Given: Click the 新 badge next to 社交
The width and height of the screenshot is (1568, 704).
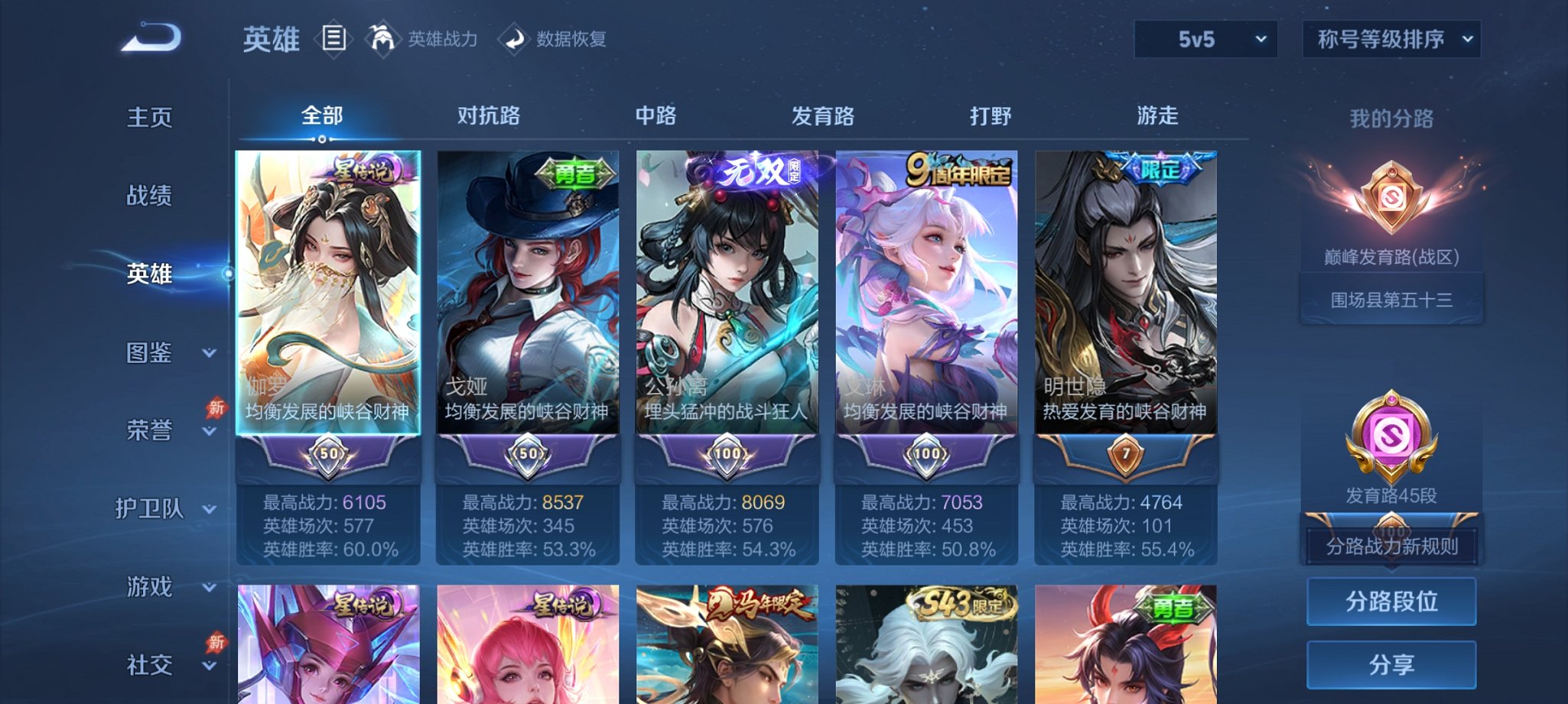Looking at the screenshot, I should click(x=216, y=642).
